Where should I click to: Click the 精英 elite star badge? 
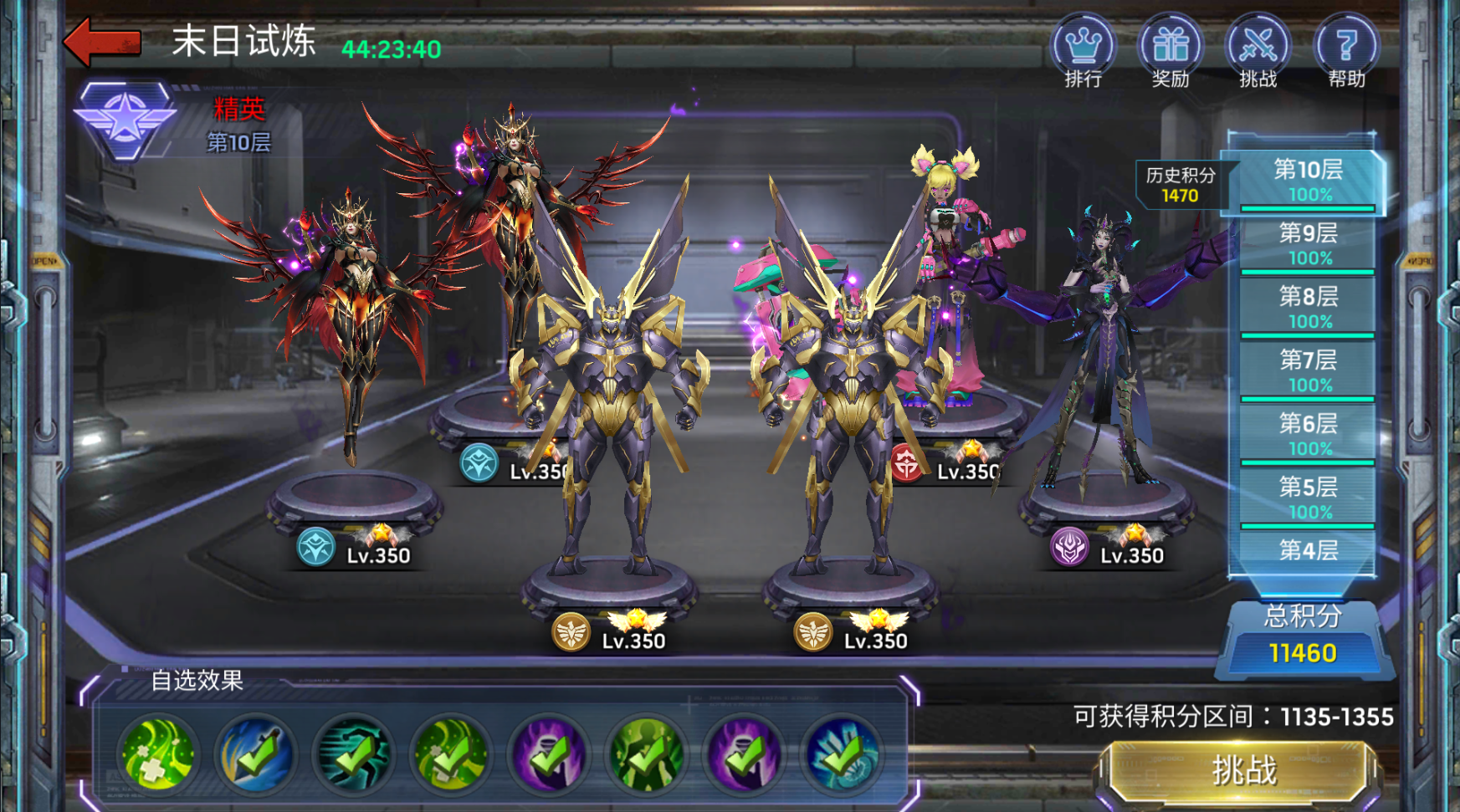pos(126,120)
